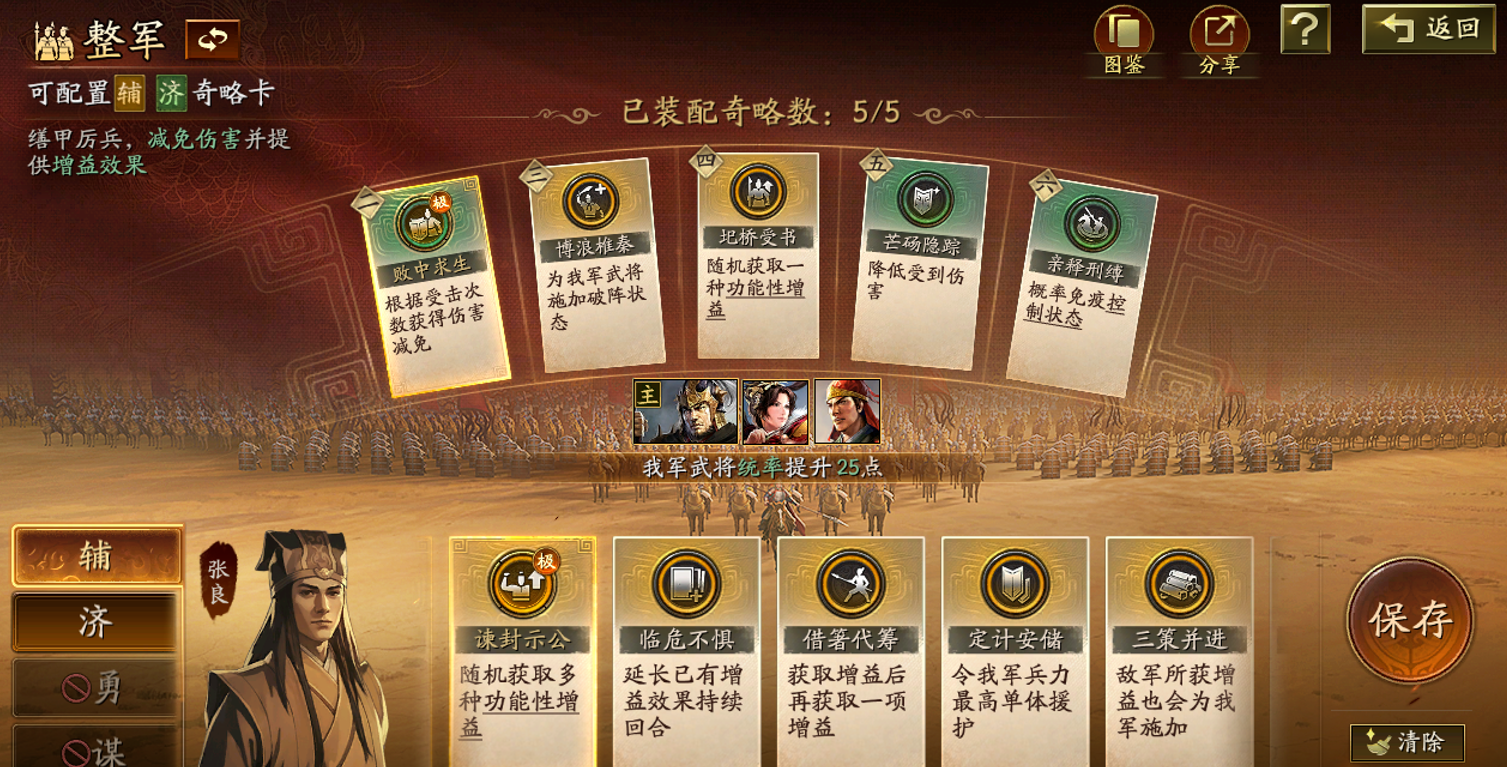Click the 芒砀隐踪 shield card icon
The width and height of the screenshot is (1507, 767).
[x=927, y=197]
